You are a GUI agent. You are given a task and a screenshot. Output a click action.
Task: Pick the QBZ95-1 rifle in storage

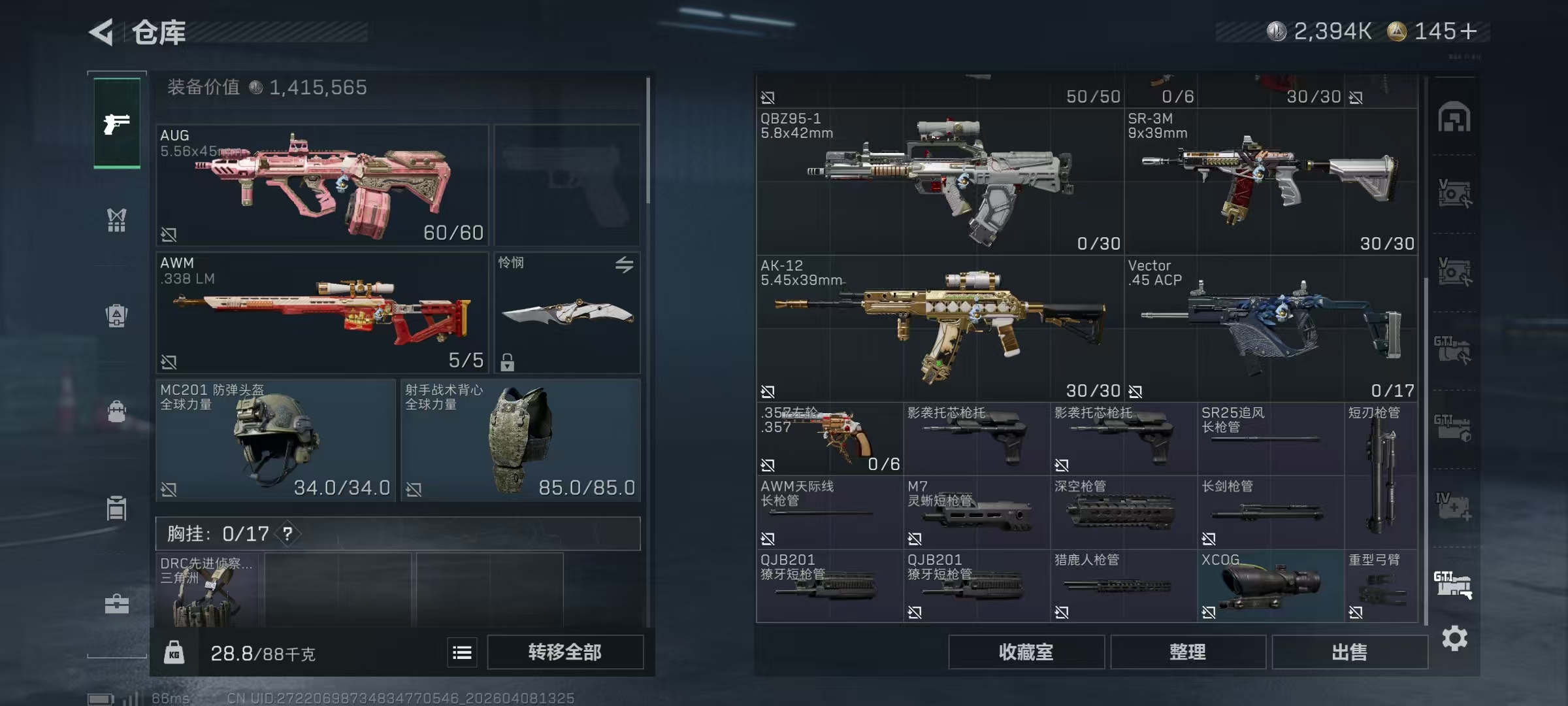click(x=939, y=182)
